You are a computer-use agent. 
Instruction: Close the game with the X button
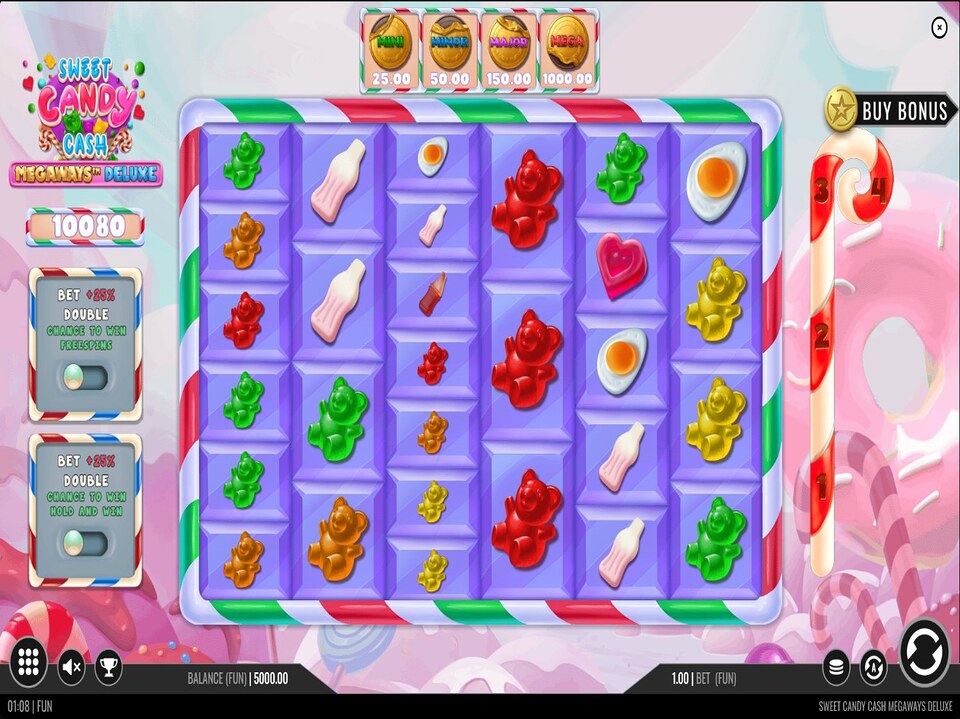(x=939, y=28)
